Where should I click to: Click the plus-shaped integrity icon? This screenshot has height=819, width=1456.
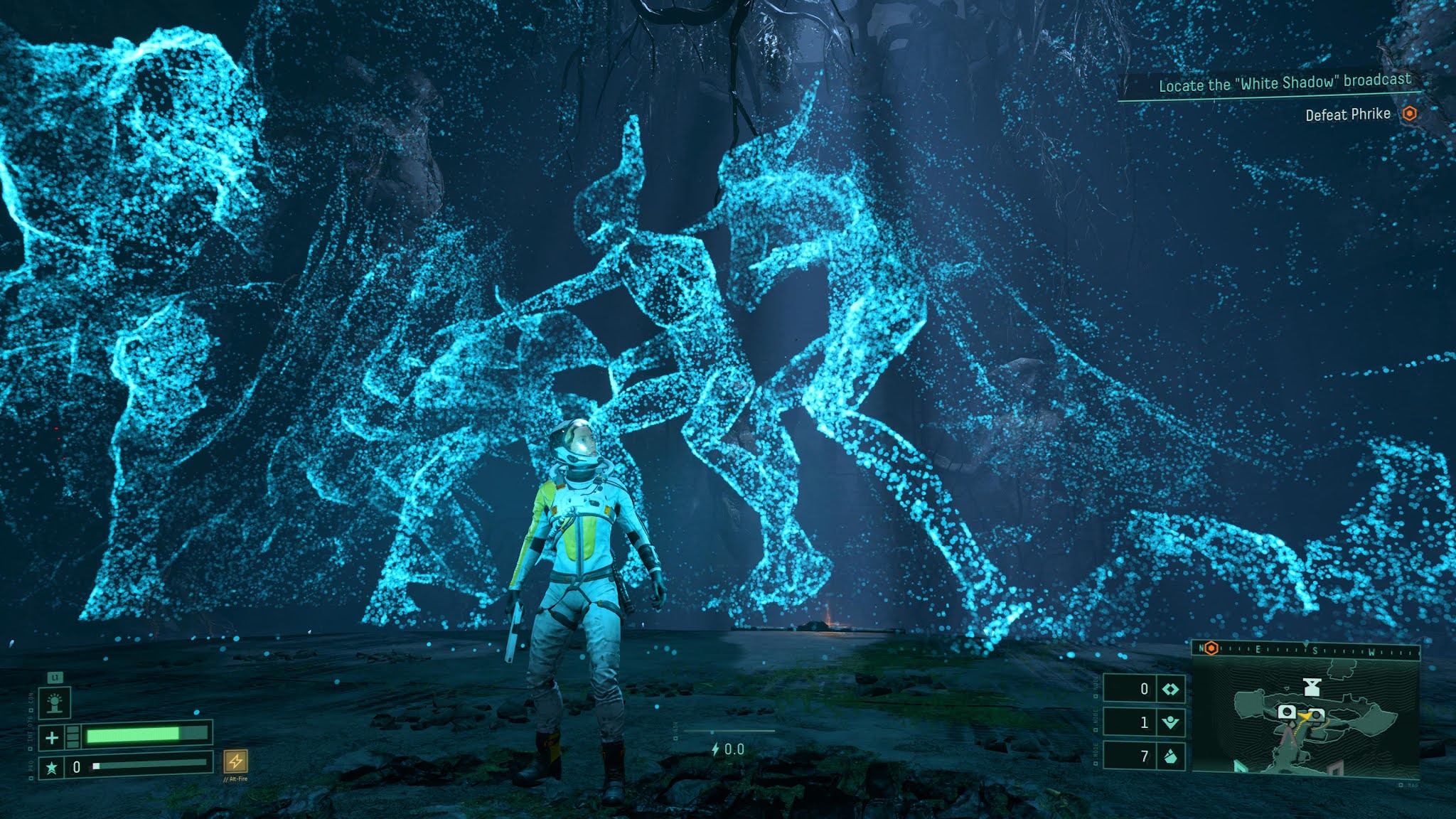pos(52,738)
